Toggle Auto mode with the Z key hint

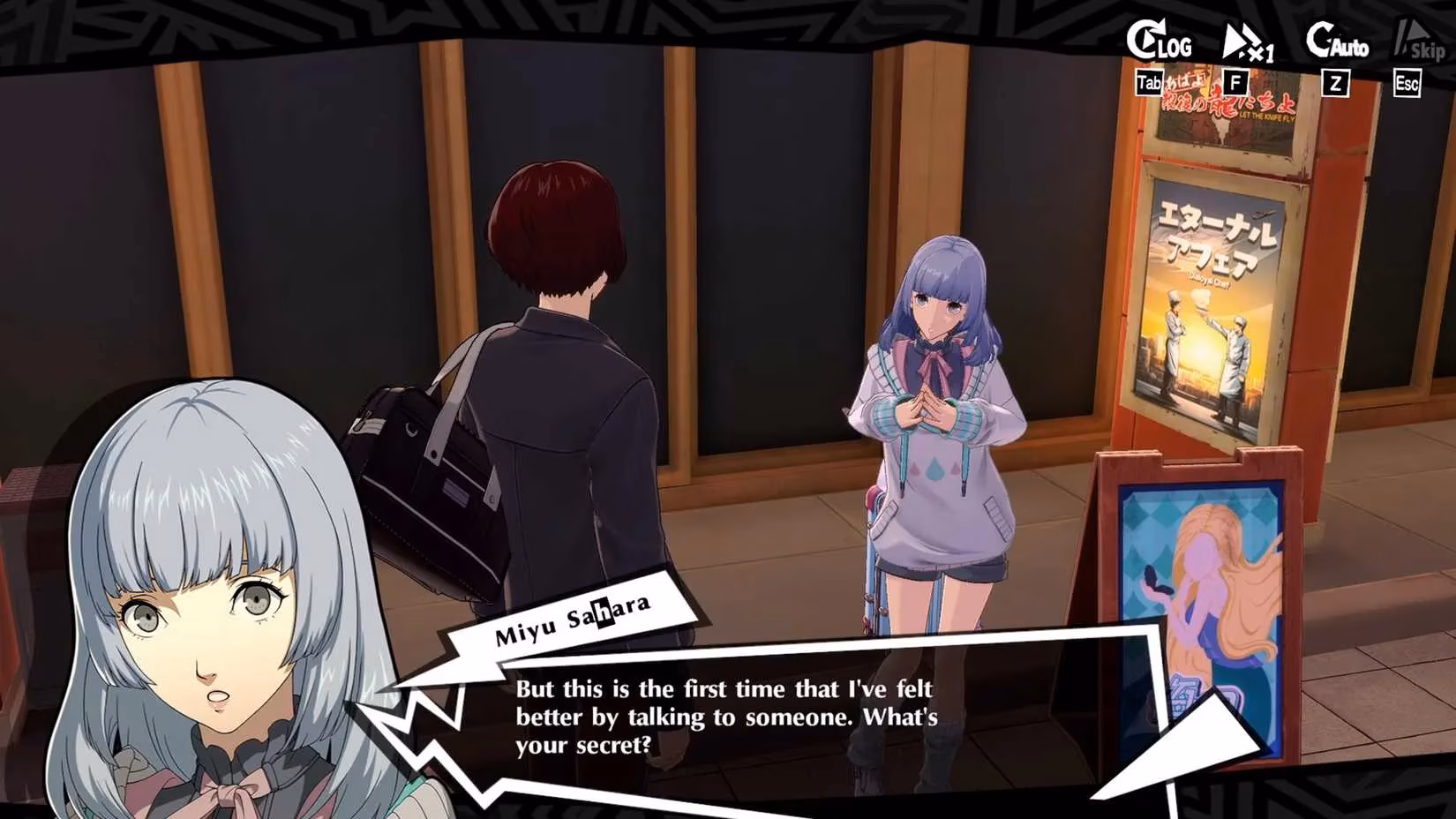1335,83
